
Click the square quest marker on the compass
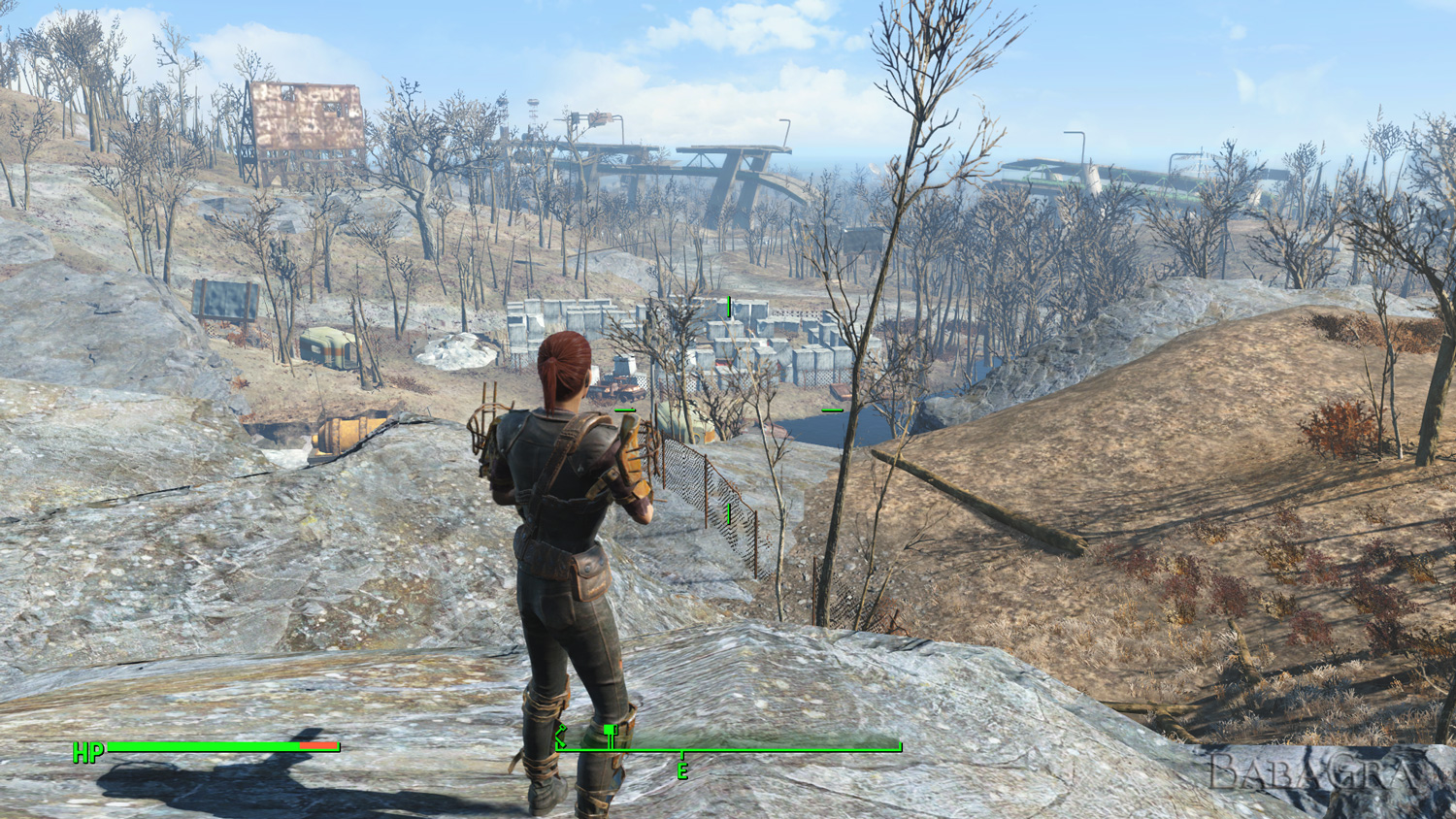pyautogui.click(x=610, y=730)
